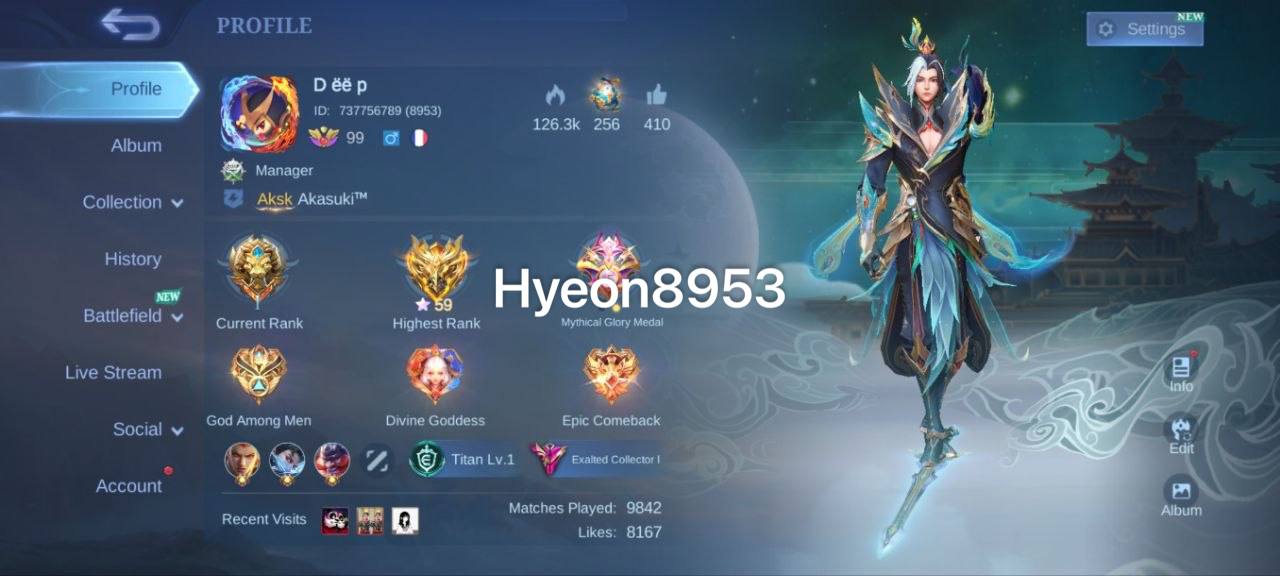Expand the Battlefield section
1280x576 pixels.
[x=133, y=316]
